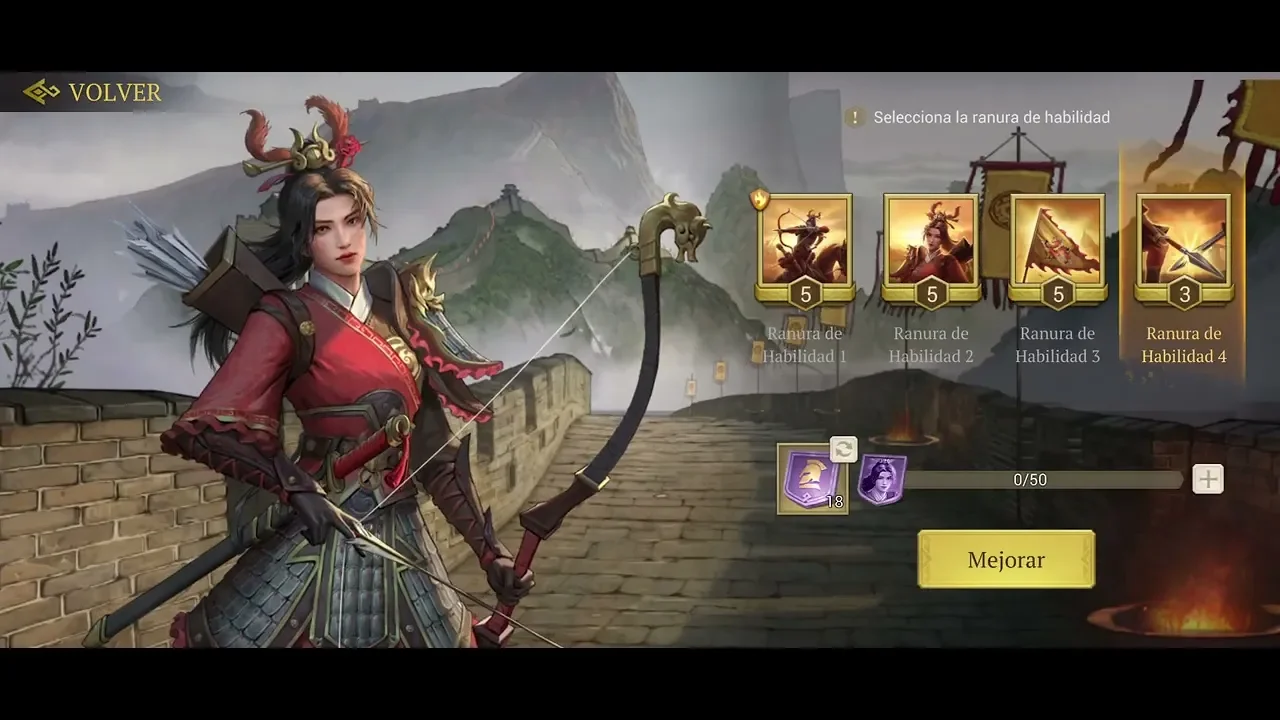The image size is (1280, 720).
Task: Show the skill slot info exclamation icon
Action: point(854,117)
